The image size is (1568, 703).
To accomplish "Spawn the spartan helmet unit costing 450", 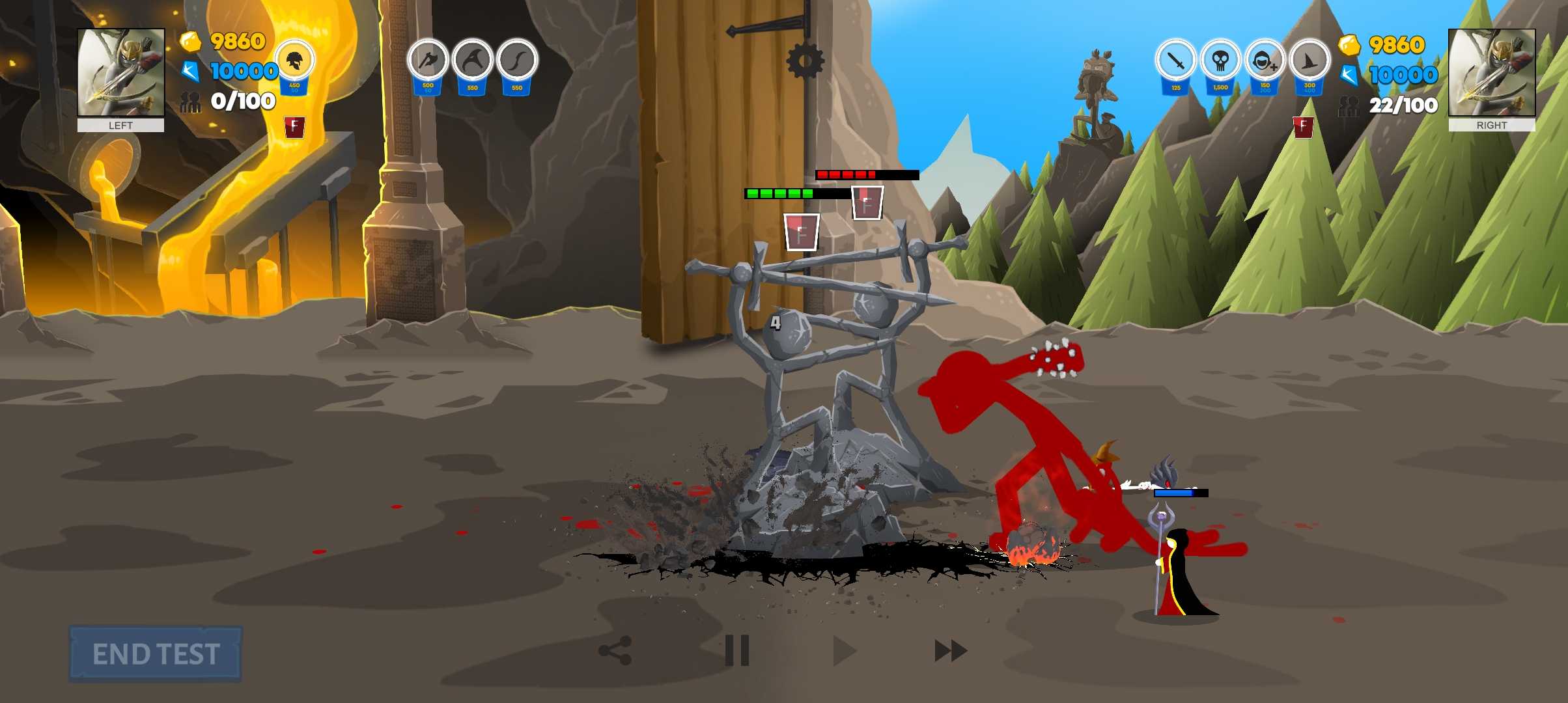I will coord(295,62).
